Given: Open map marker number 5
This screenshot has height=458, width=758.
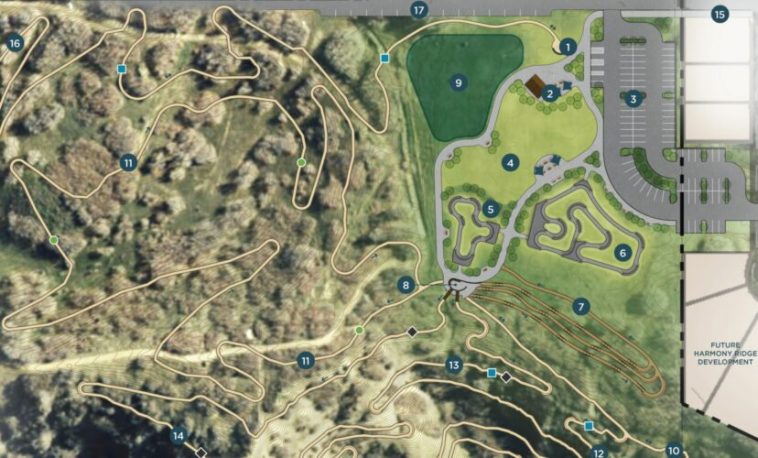Looking at the screenshot, I should (x=491, y=209).
